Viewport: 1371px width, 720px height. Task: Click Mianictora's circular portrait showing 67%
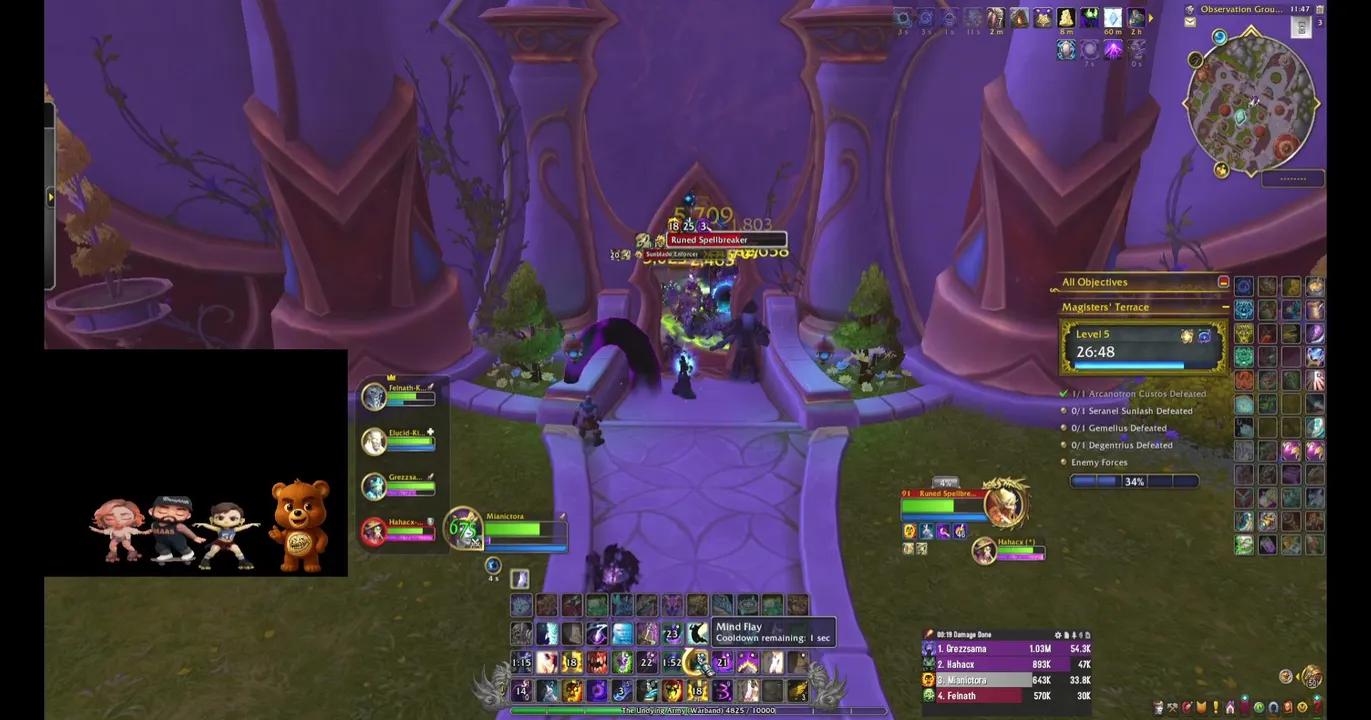coord(463,528)
